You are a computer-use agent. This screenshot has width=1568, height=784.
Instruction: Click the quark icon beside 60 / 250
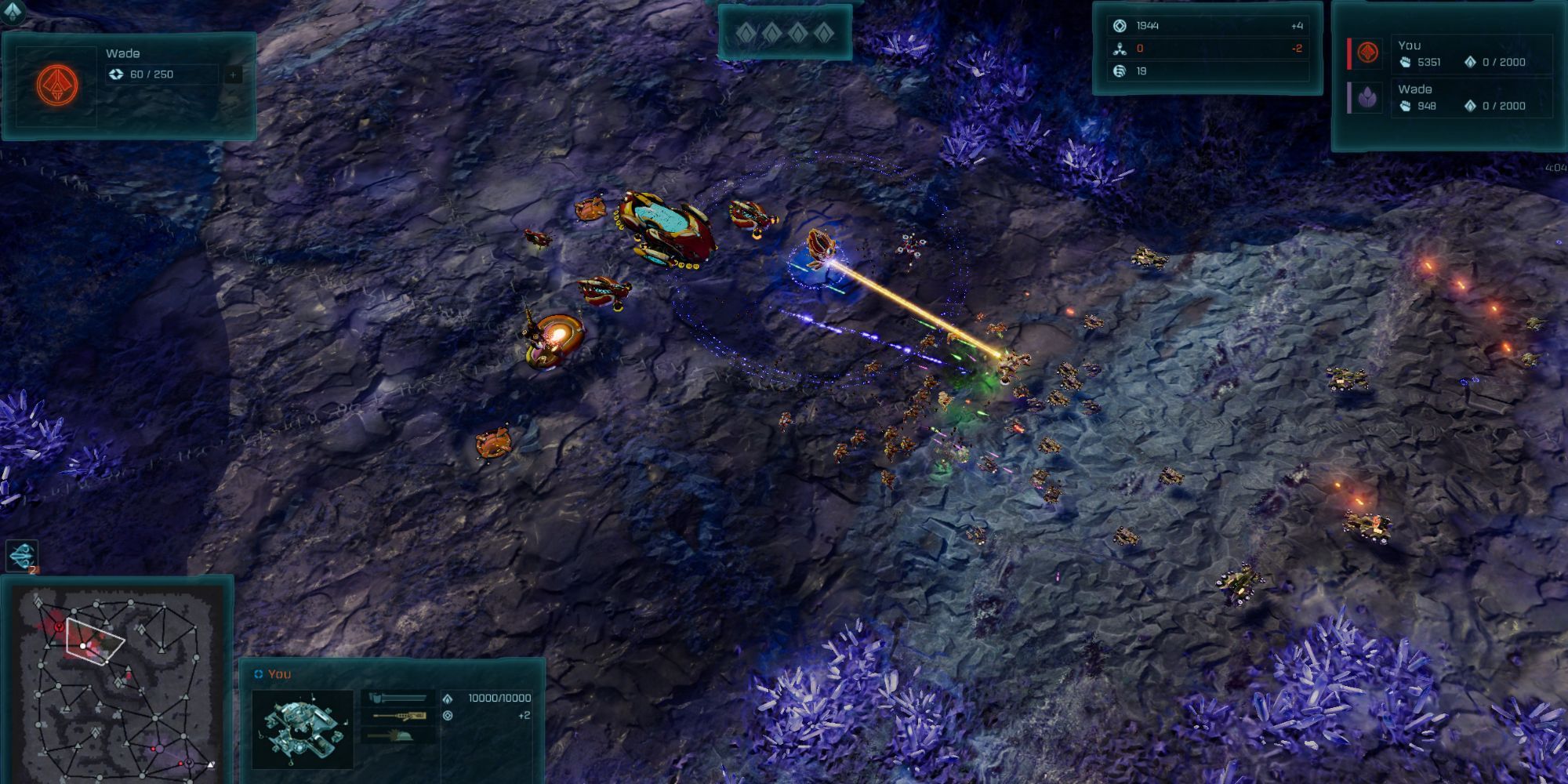point(117,74)
